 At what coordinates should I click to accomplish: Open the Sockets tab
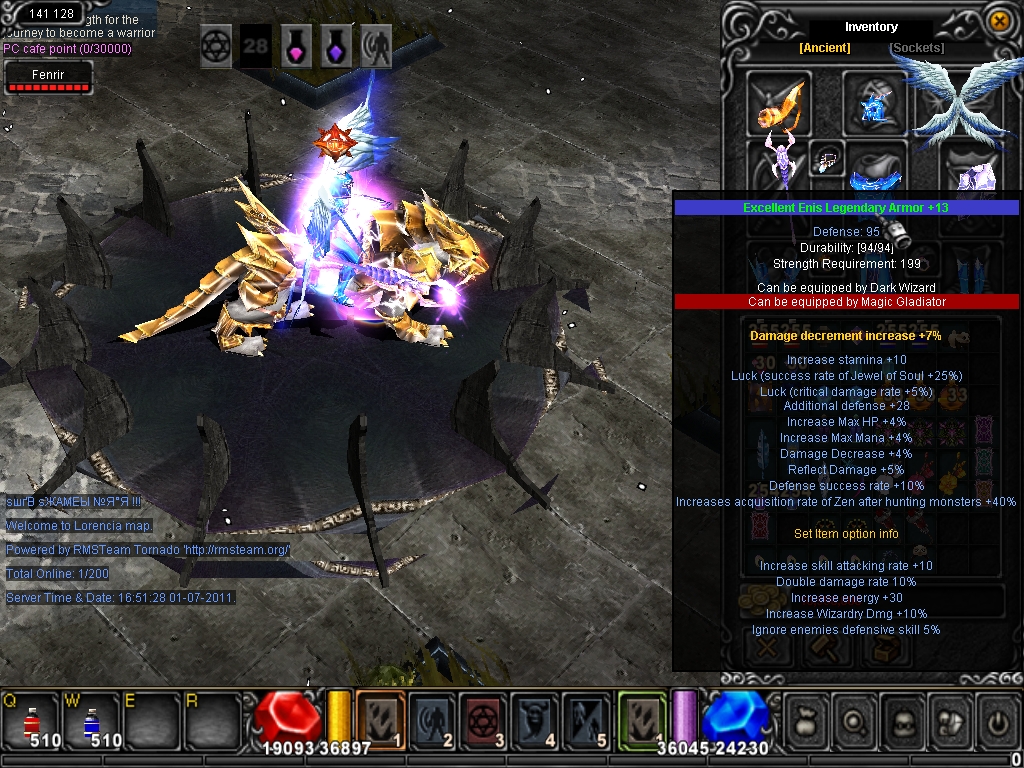point(916,48)
